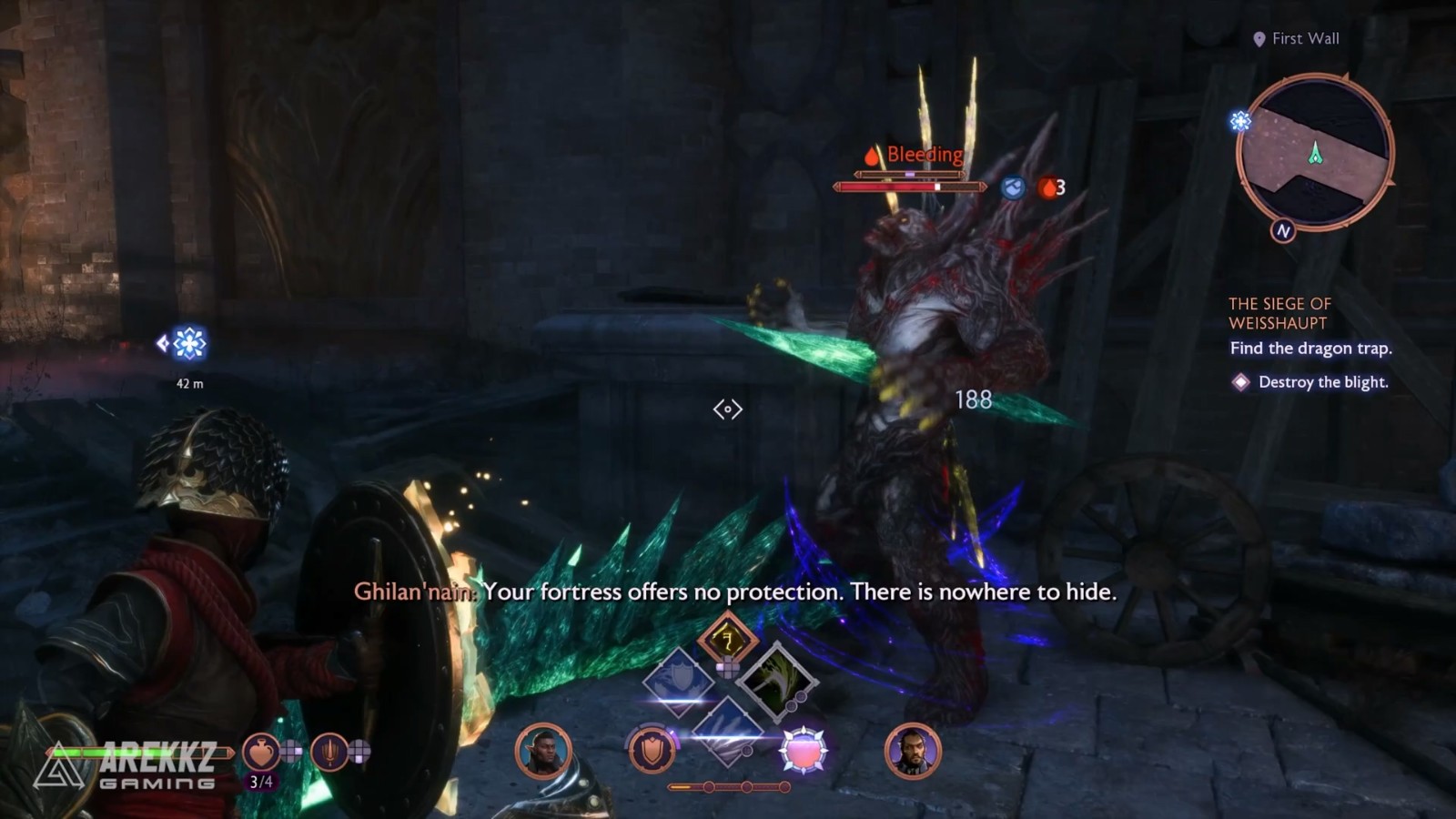Image resolution: width=1456 pixels, height=819 pixels.
Task: Trigger the blue claw slash ability
Action: pyautogui.click(x=727, y=726)
